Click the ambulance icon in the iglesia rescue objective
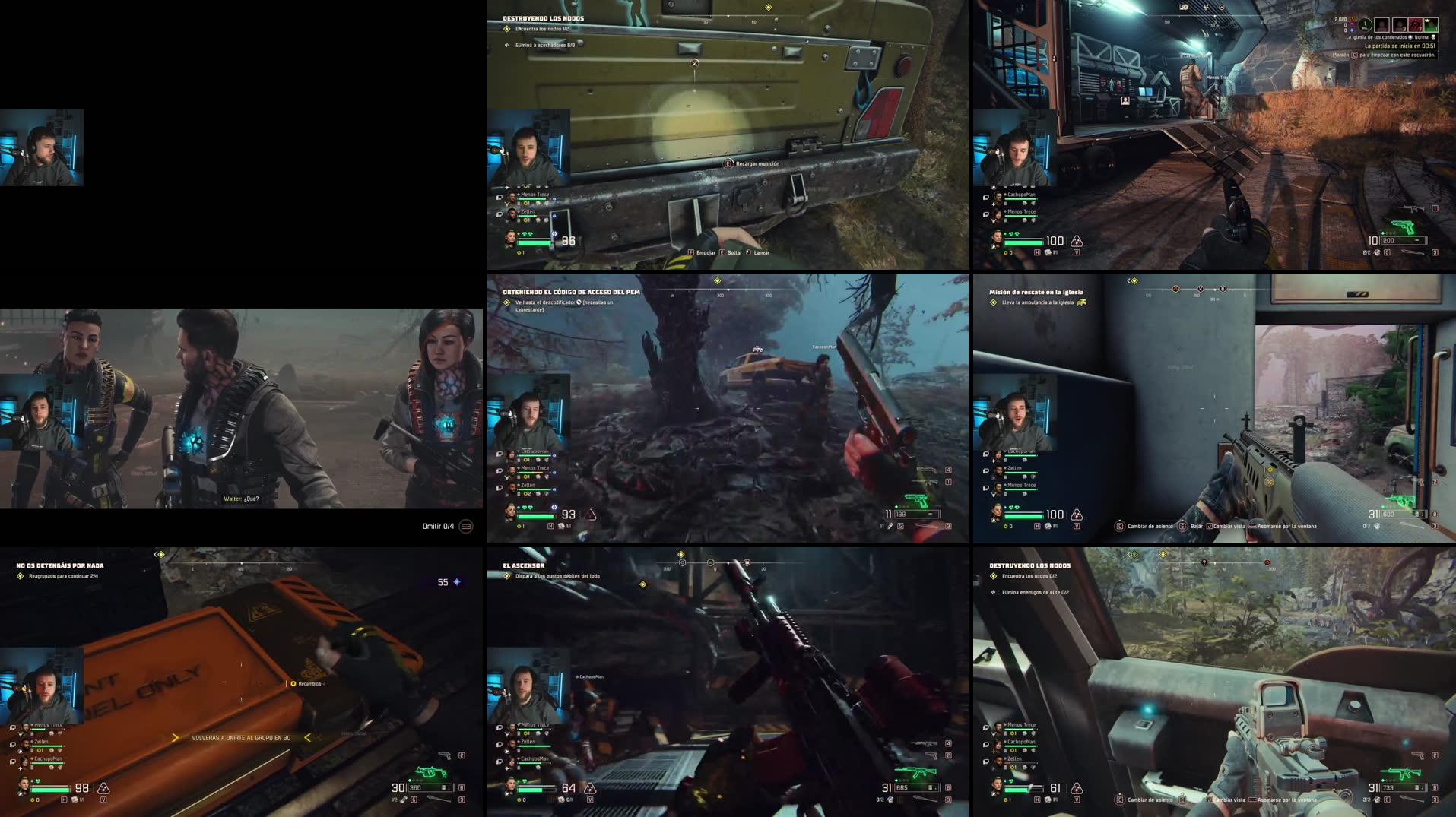Image resolution: width=1456 pixels, height=817 pixels. tap(1083, 302)
